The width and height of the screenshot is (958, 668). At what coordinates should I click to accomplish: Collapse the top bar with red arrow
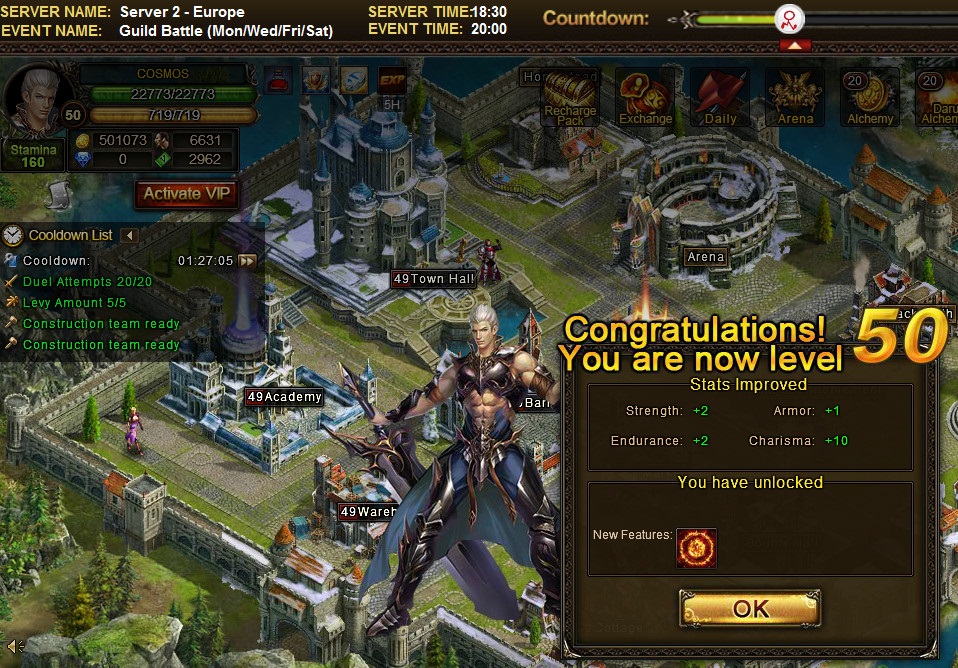(x=794, y=45)
